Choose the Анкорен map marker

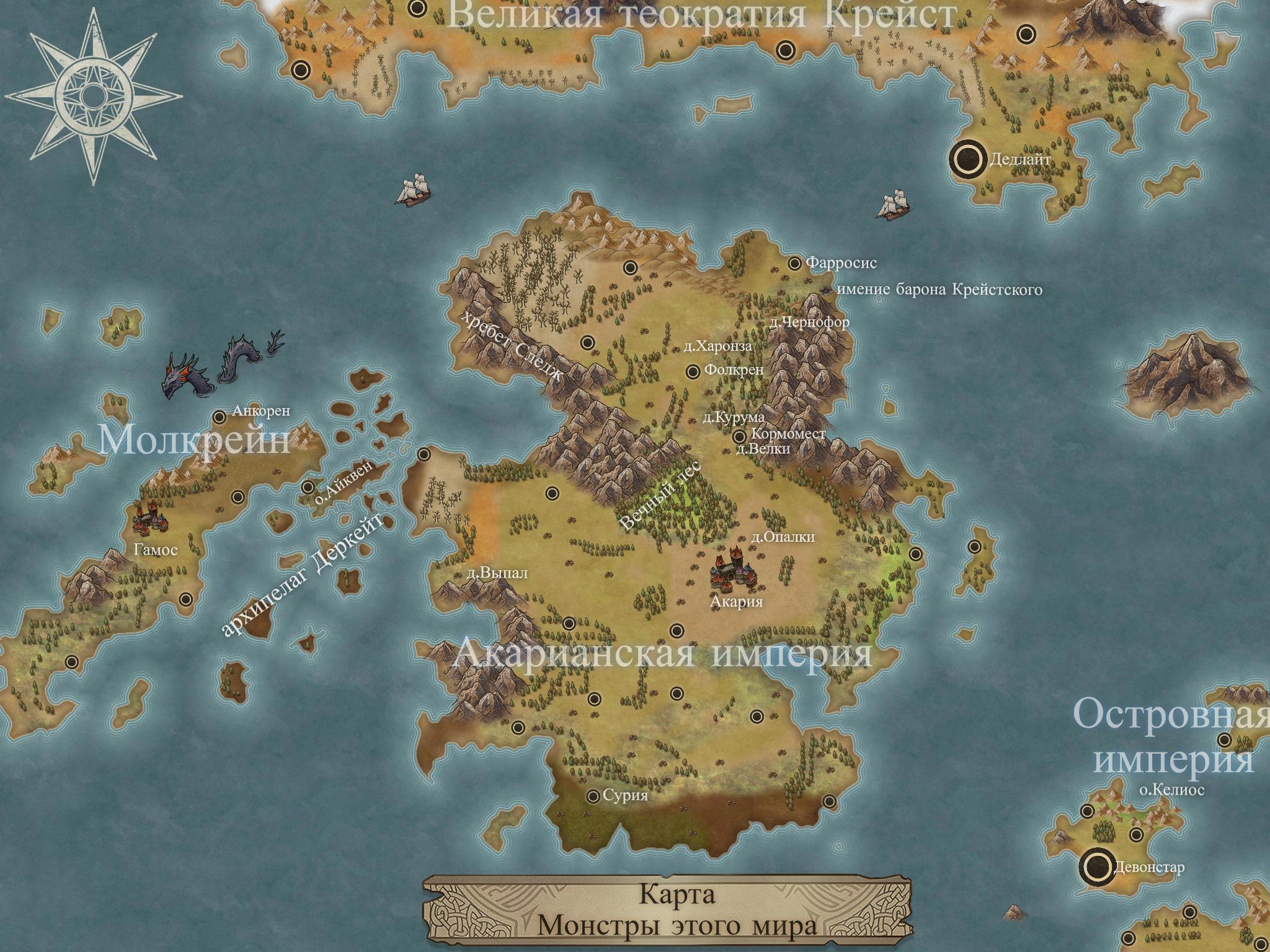point(219,417)
